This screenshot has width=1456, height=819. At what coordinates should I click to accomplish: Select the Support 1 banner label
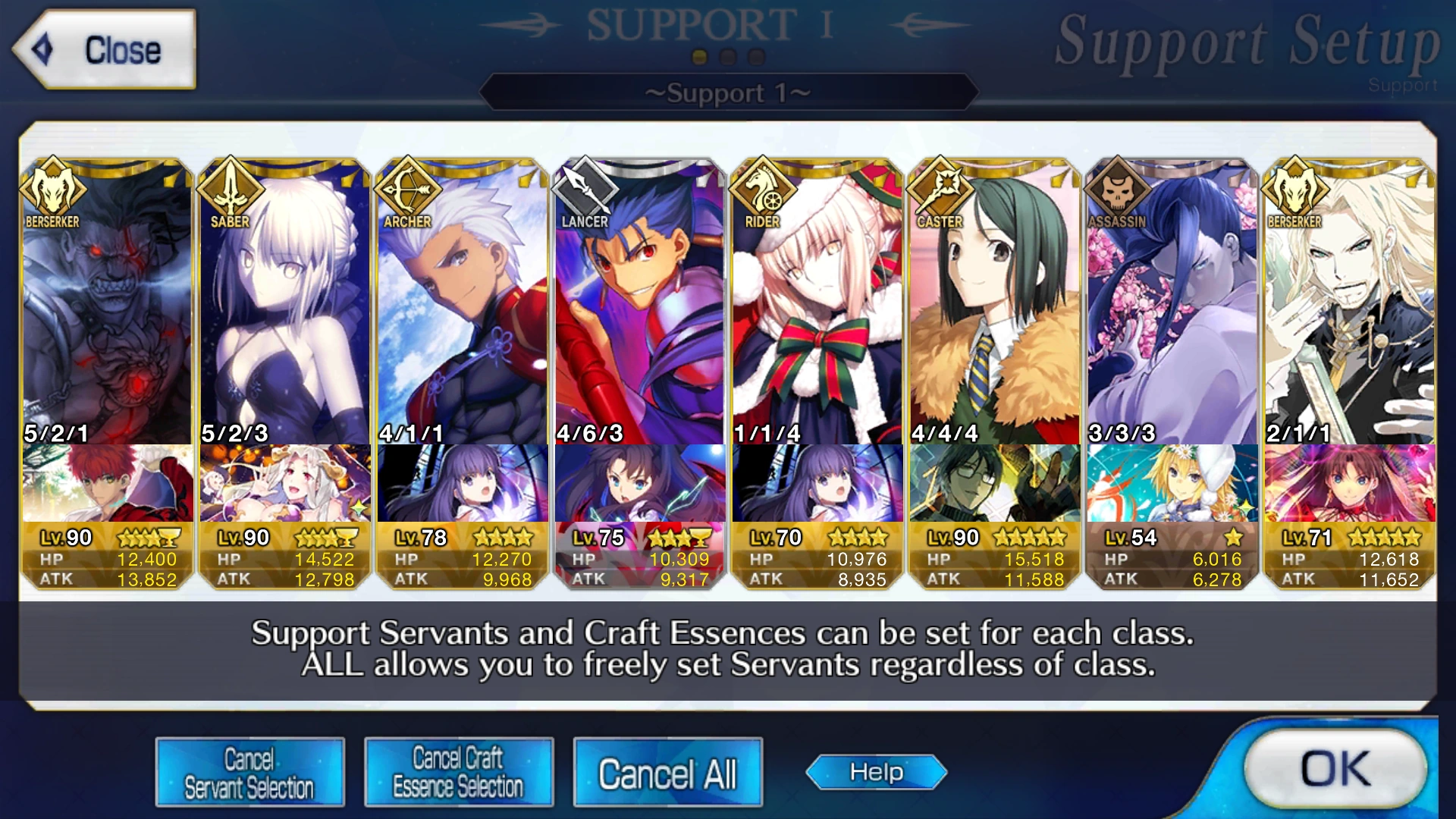727,93
